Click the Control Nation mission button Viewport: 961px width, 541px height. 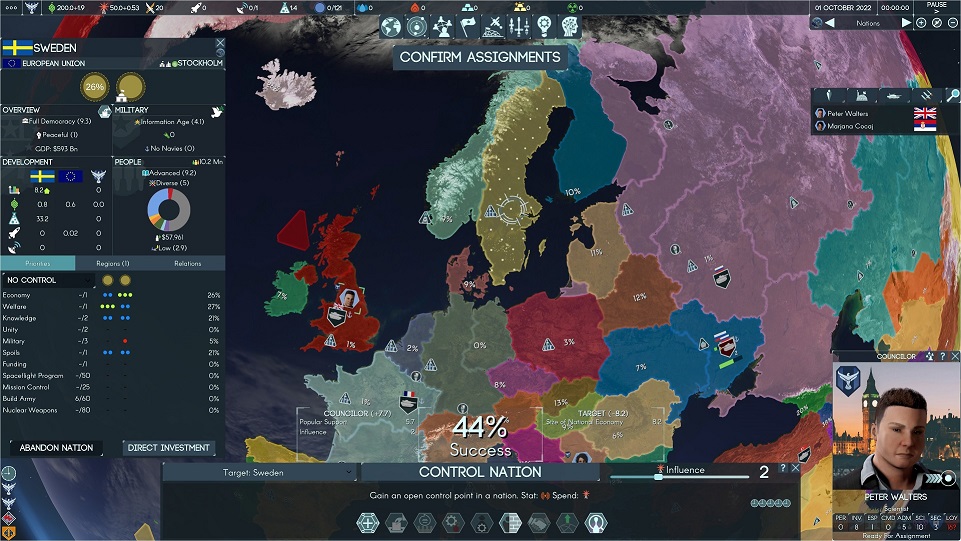point(480,472)
